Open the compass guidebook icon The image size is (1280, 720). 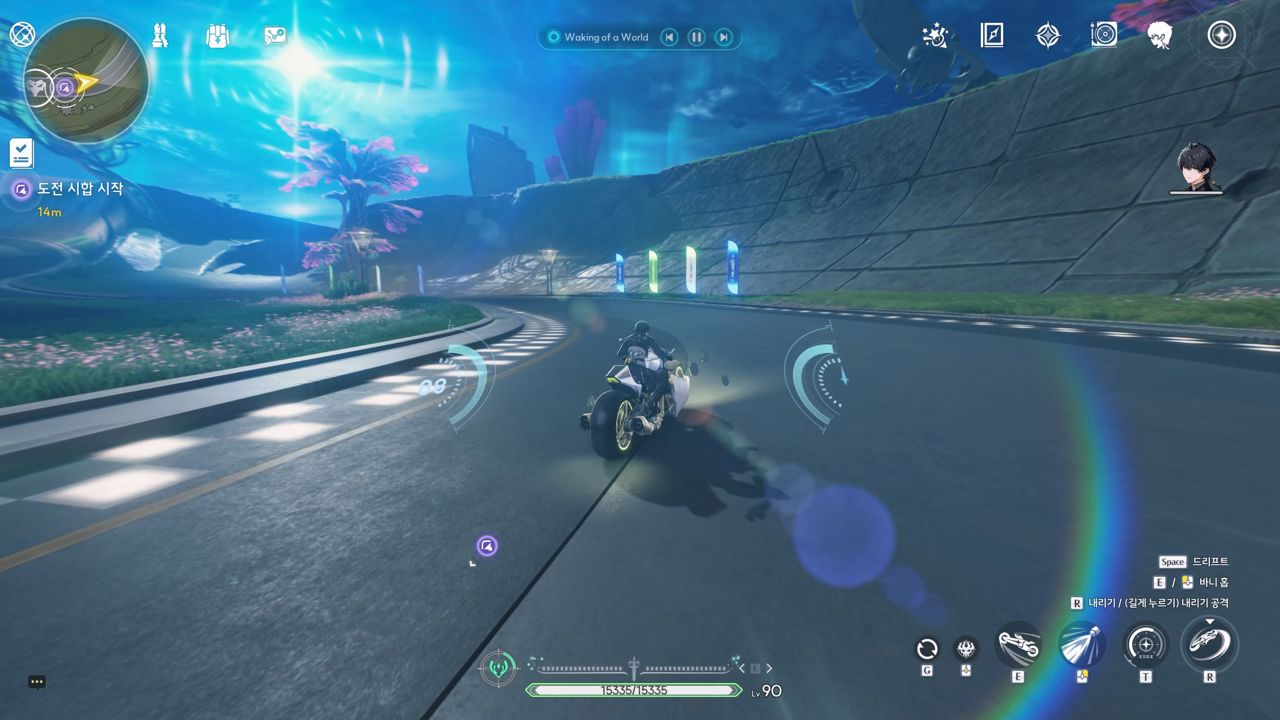(x=991, y=36)
